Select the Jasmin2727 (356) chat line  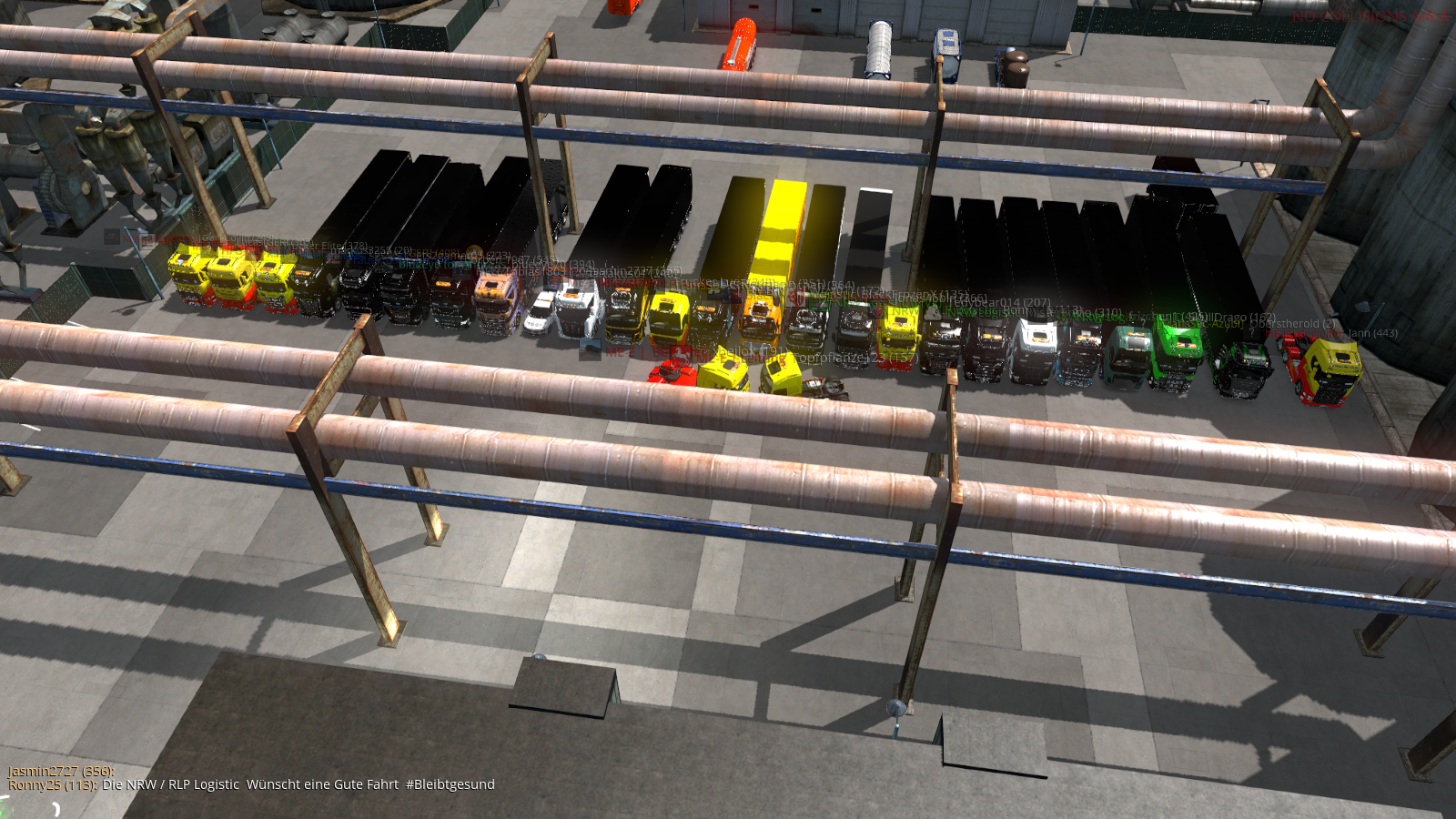pos(61,771)
